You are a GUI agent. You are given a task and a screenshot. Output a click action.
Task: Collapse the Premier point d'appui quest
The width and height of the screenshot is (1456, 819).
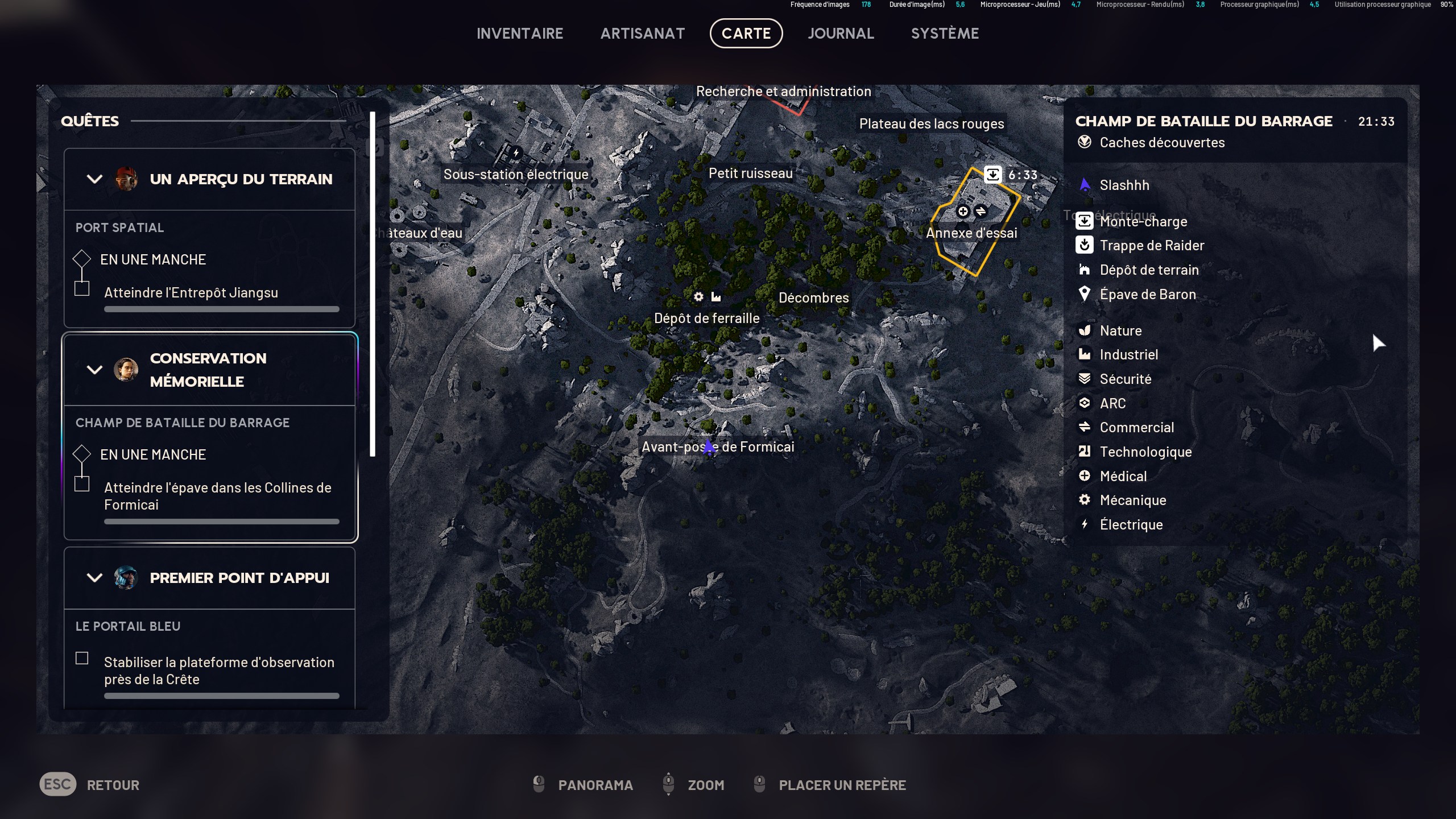point(94,577)
